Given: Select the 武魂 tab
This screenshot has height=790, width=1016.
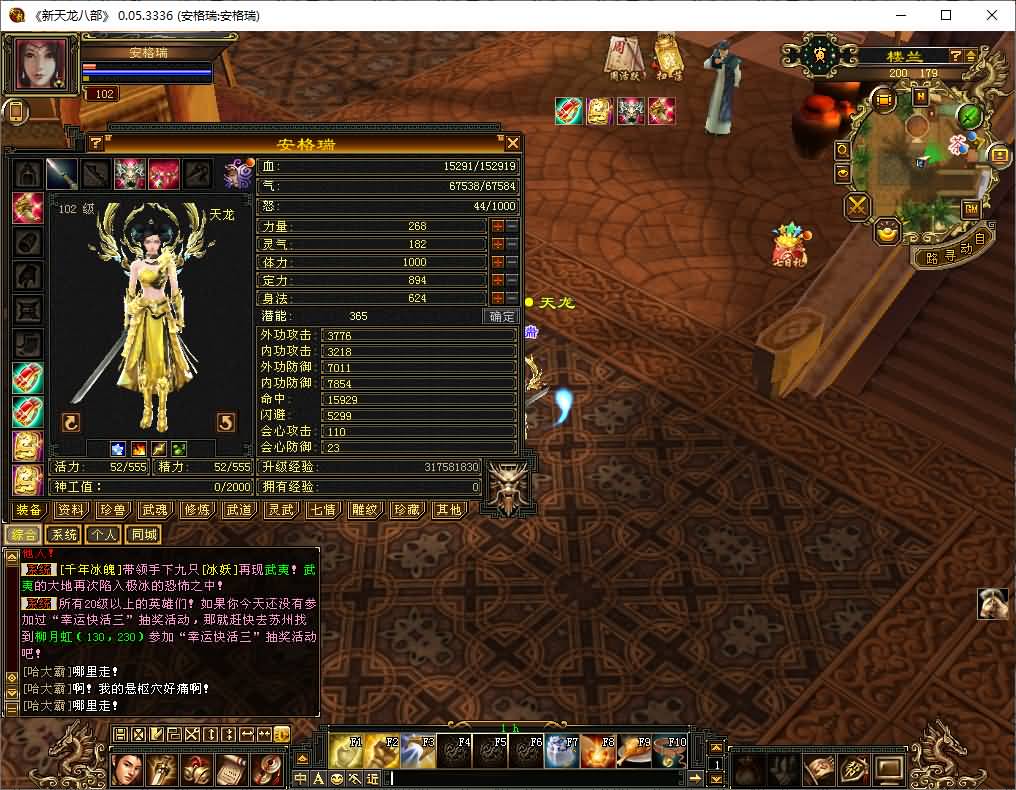Looking at the screenshot, I should tap(155, 510).
